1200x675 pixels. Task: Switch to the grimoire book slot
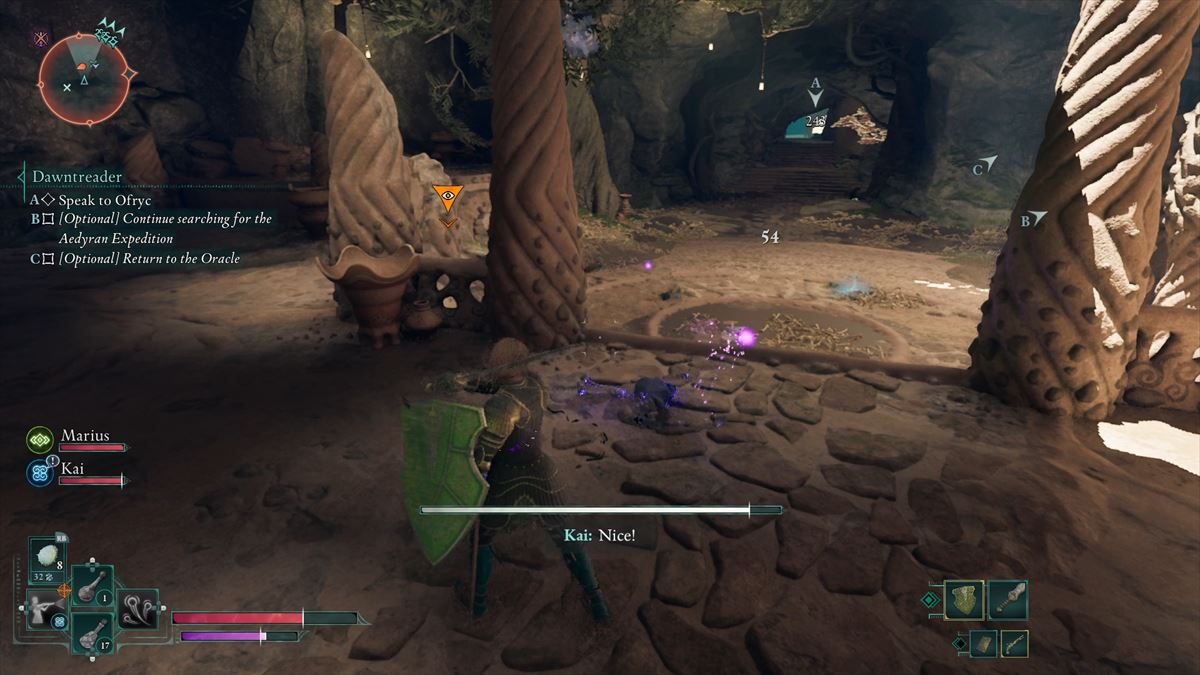tap(983, 643)
